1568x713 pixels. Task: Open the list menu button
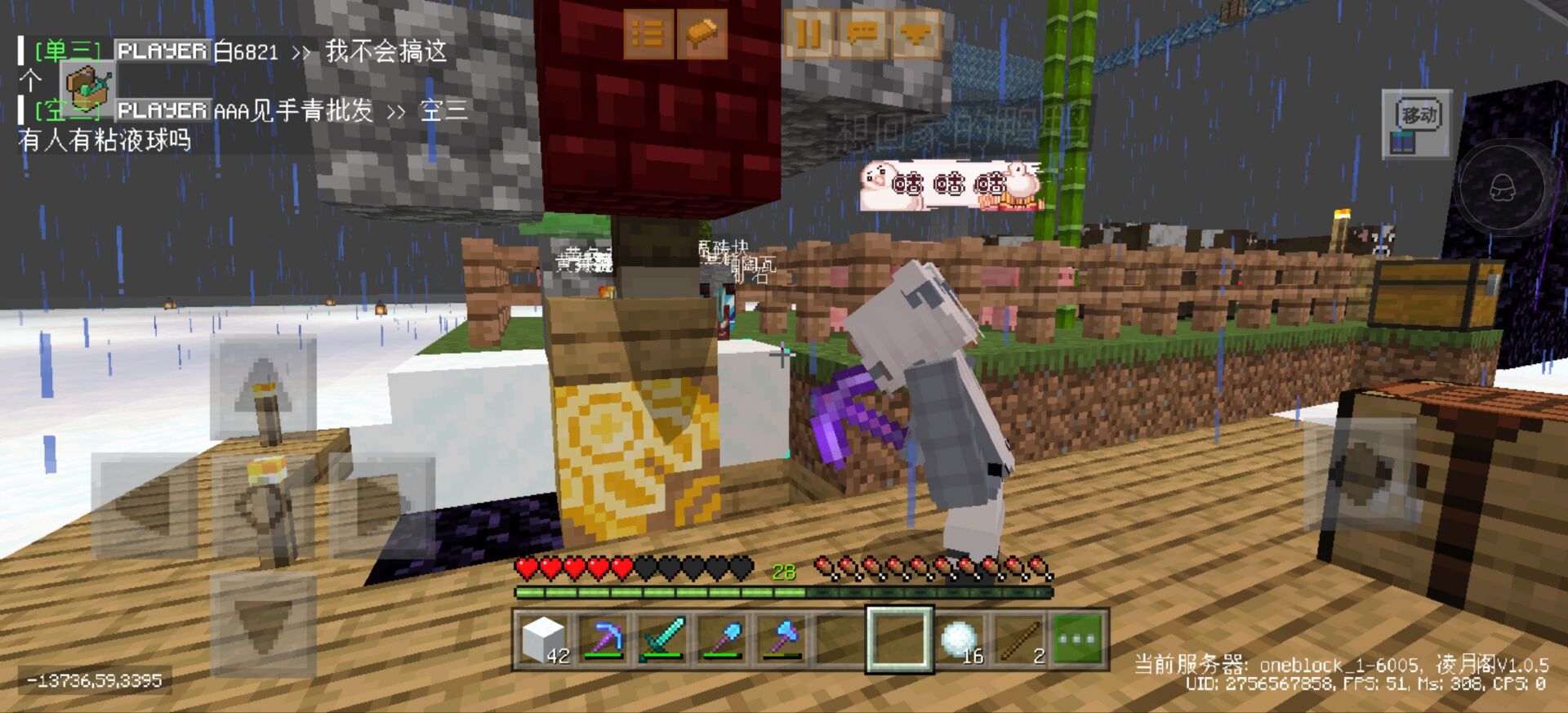(x=648, y=34)
